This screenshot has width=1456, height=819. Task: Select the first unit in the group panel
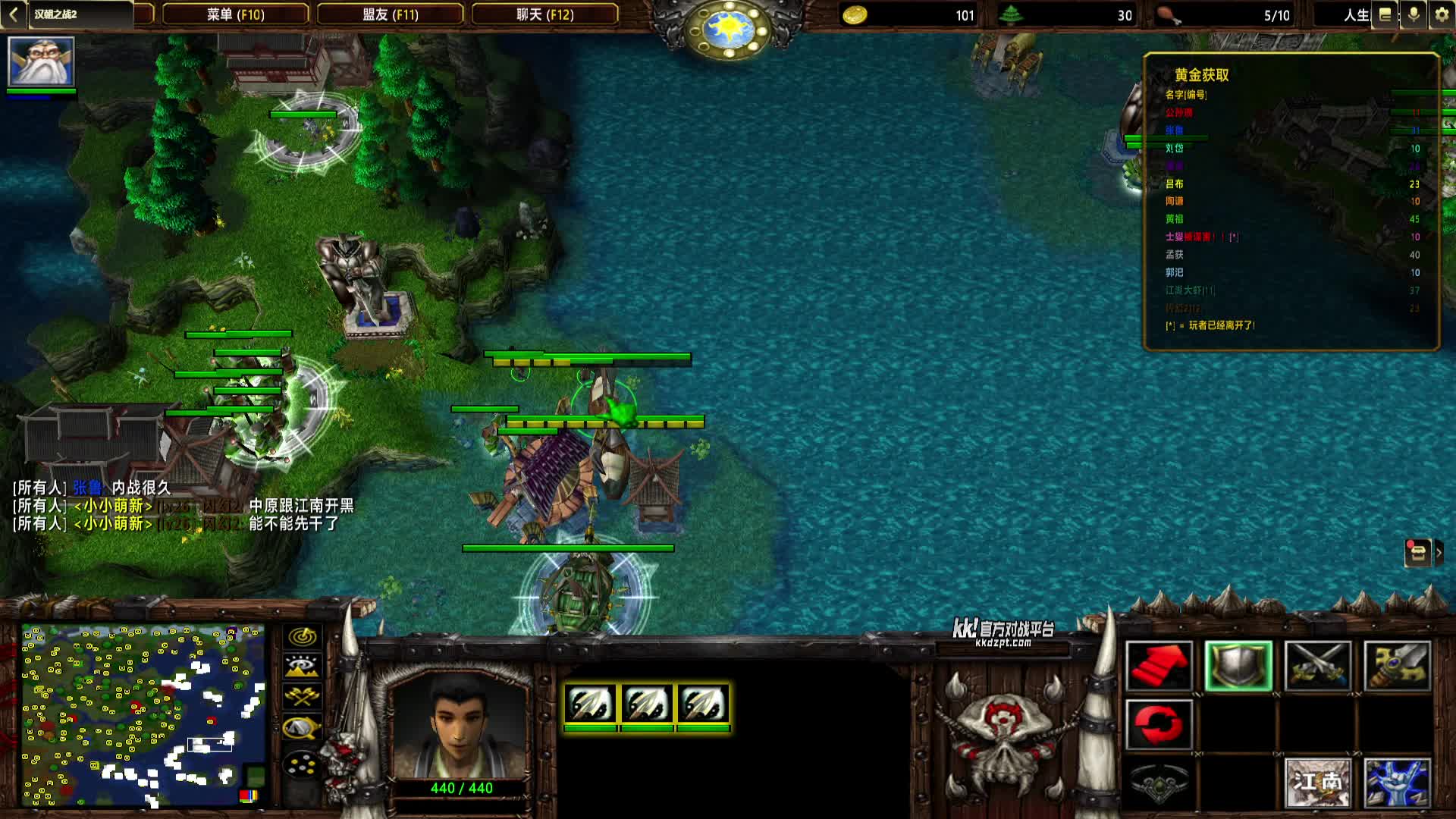pos(590,704)
